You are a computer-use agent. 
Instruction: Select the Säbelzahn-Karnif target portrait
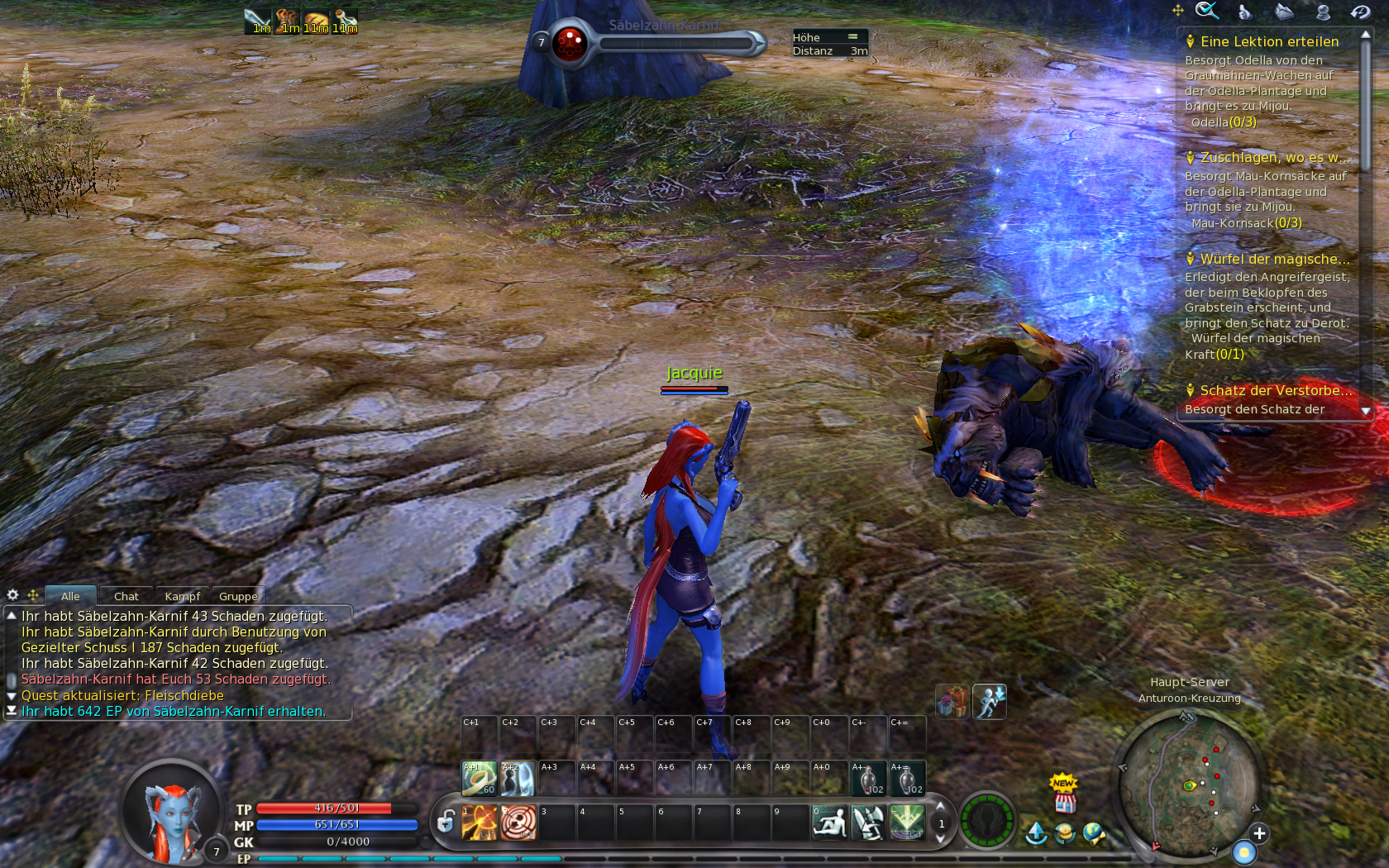click(x=569, y=43)
